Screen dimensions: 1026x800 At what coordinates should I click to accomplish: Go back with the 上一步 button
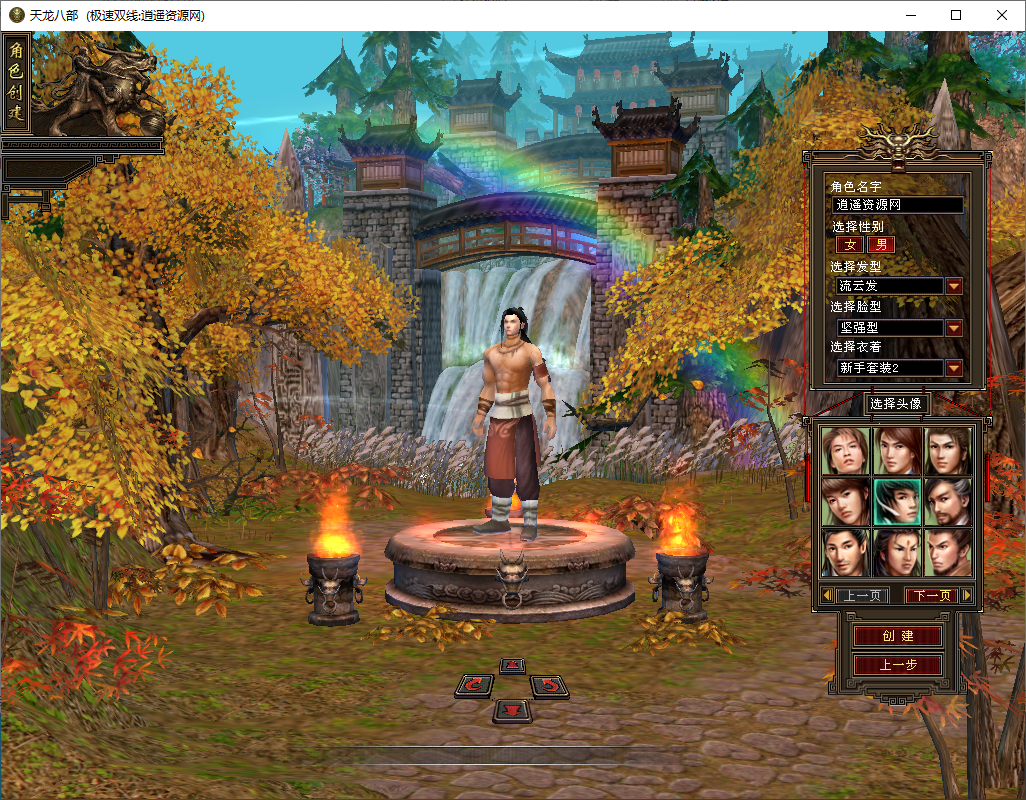coord(897,665)
